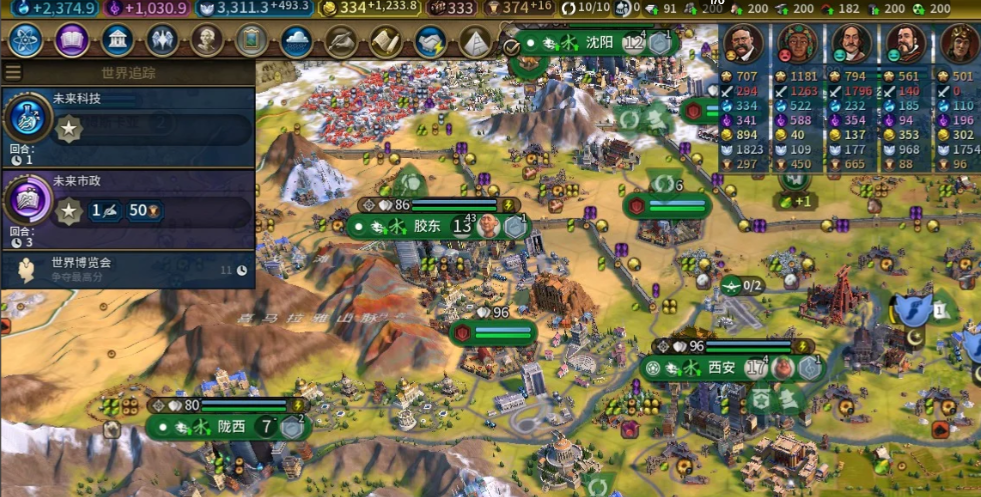Open the government temple icon
Image resolution: width=981 pixels, height=497 pixels.
[x=118, y=41]
